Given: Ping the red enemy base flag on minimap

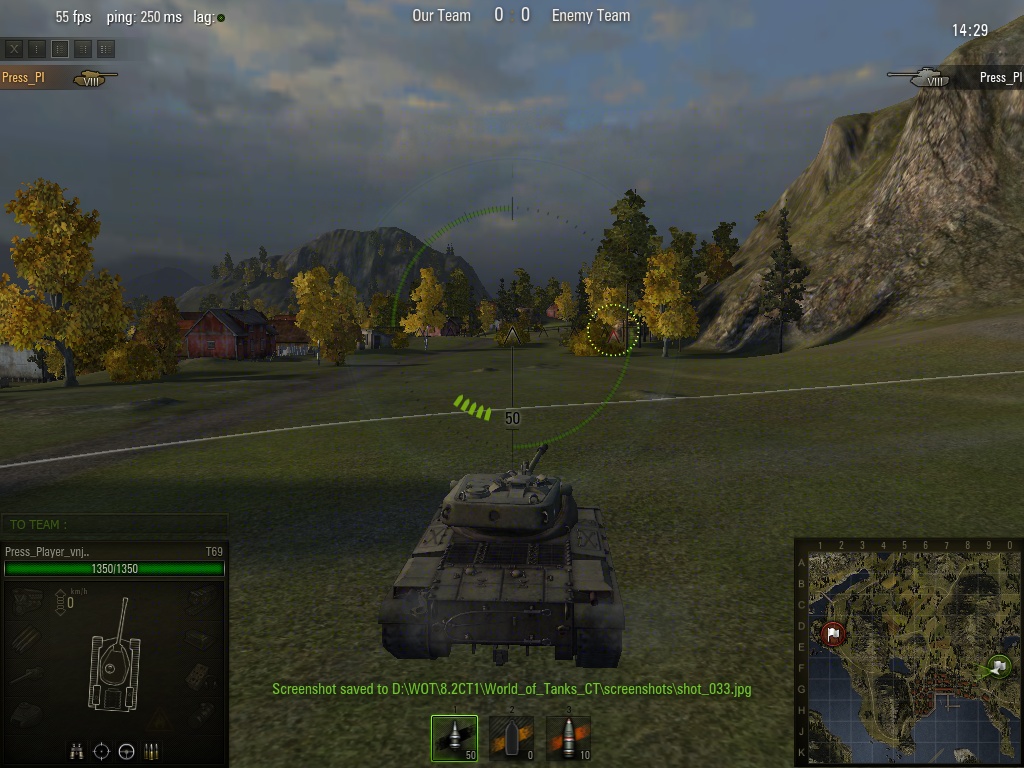Looking at the screenshot, I should click(833, 634).
